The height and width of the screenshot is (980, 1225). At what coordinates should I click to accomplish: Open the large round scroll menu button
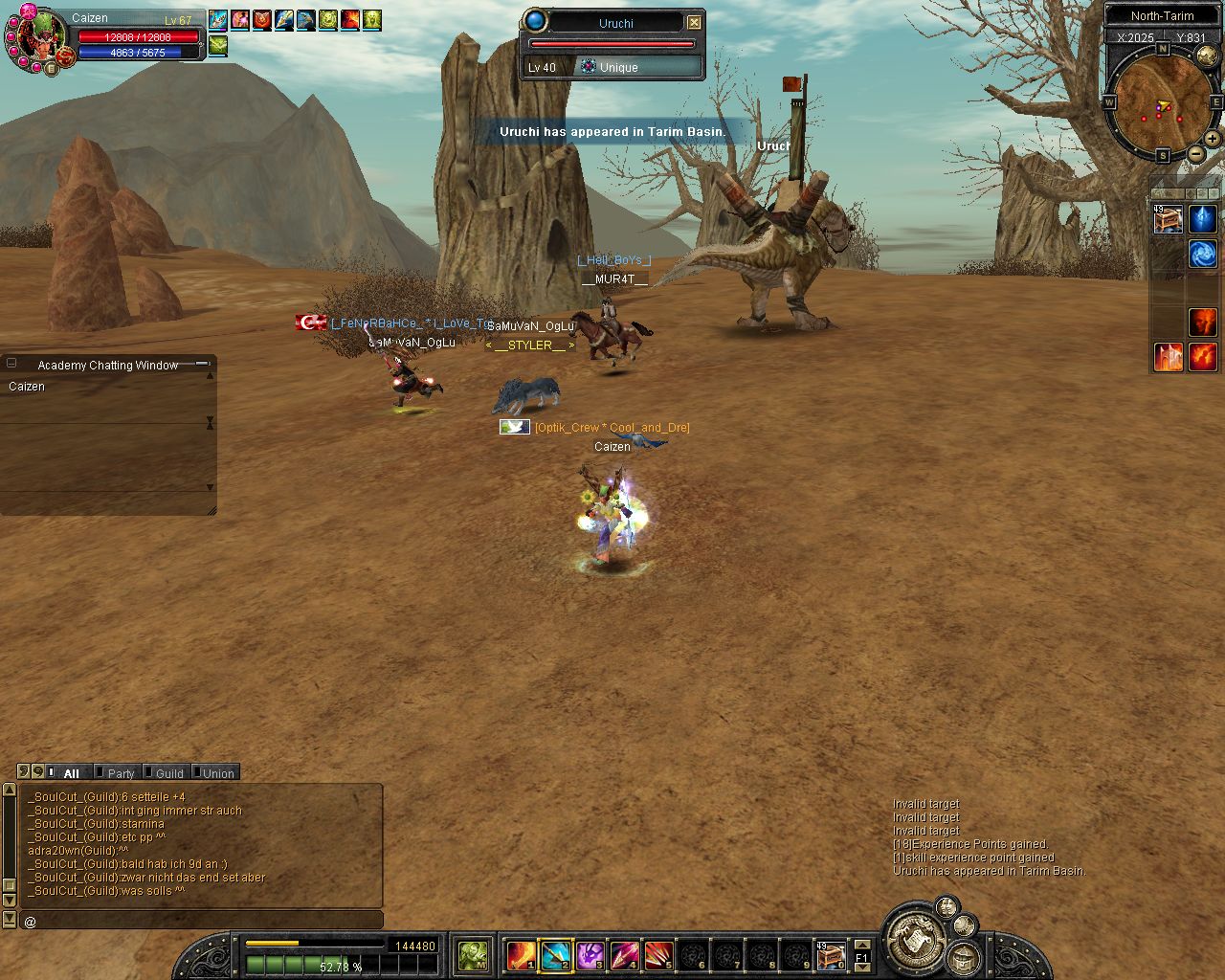915,936
